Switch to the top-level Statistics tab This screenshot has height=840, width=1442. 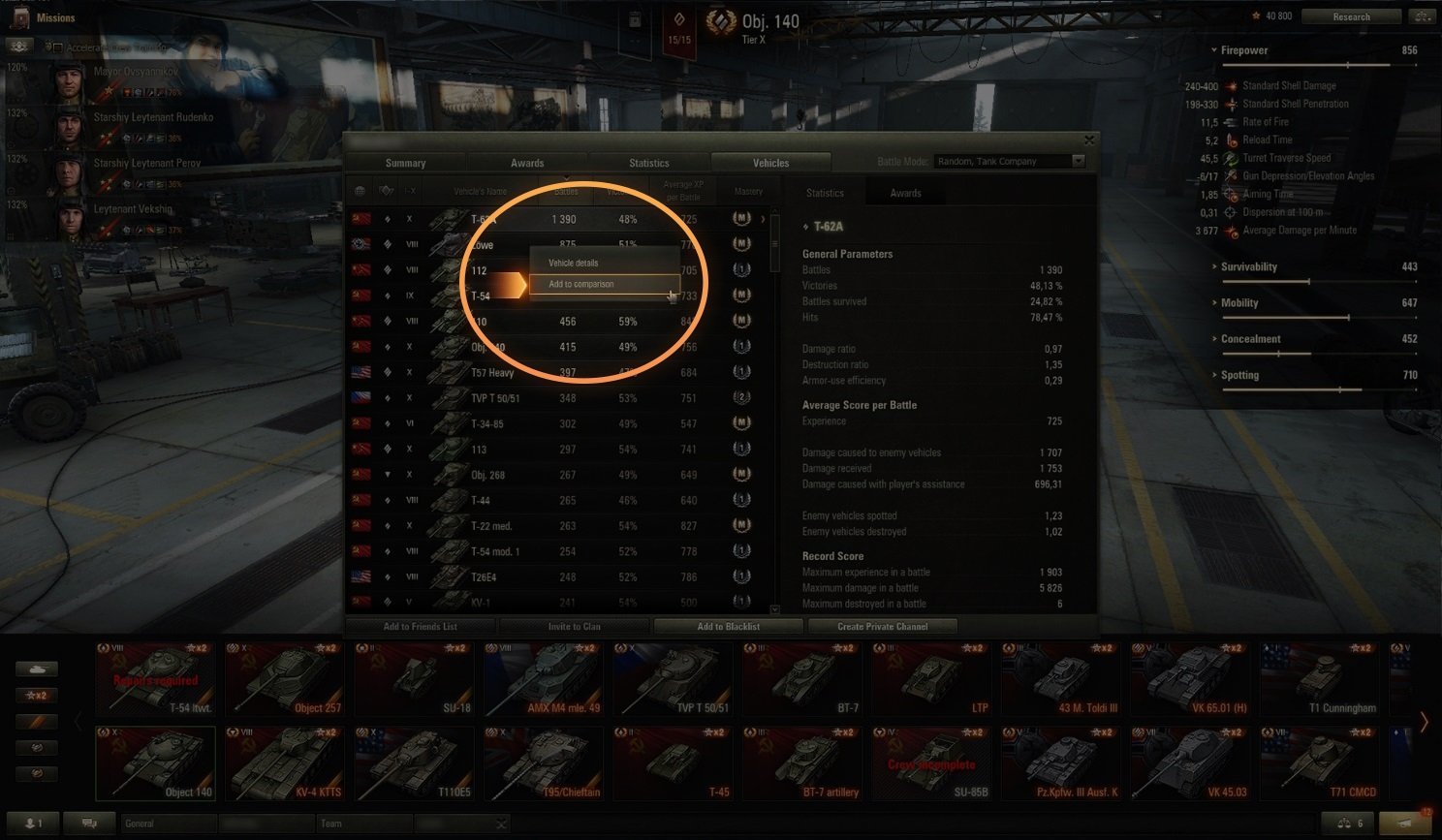tap(648, 163)
